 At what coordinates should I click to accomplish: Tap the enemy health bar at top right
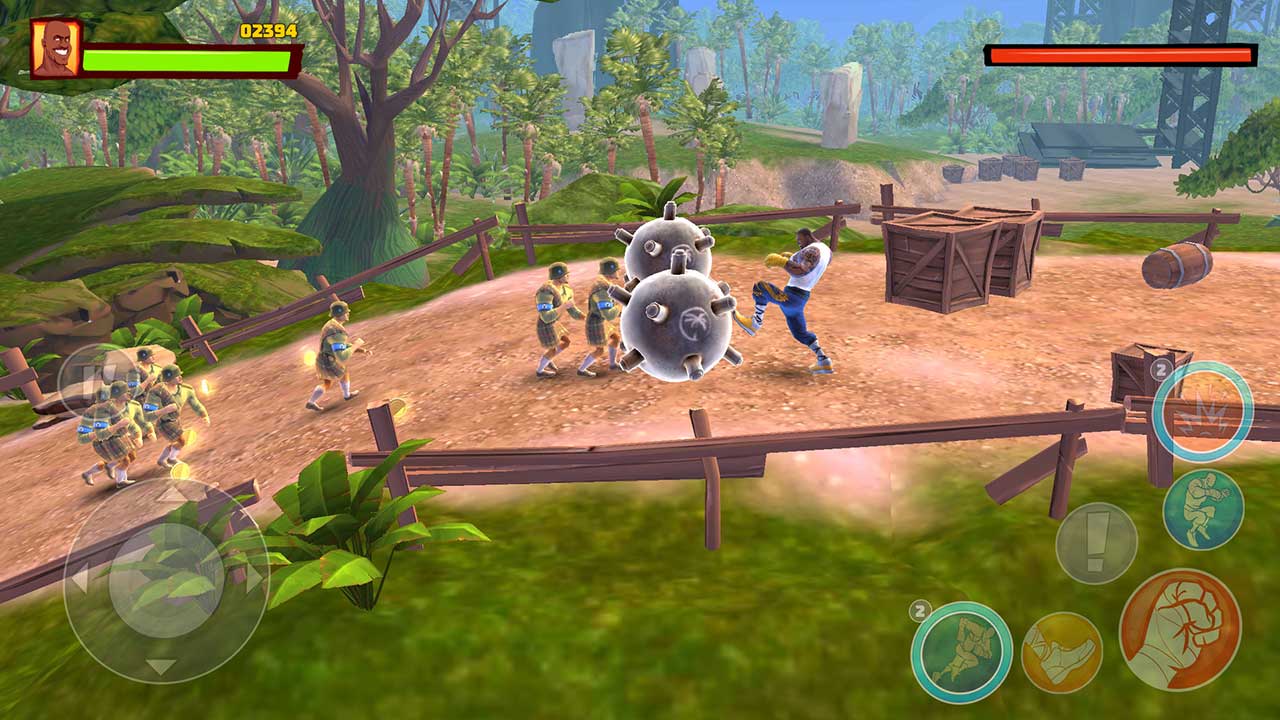pos(1118,55)
